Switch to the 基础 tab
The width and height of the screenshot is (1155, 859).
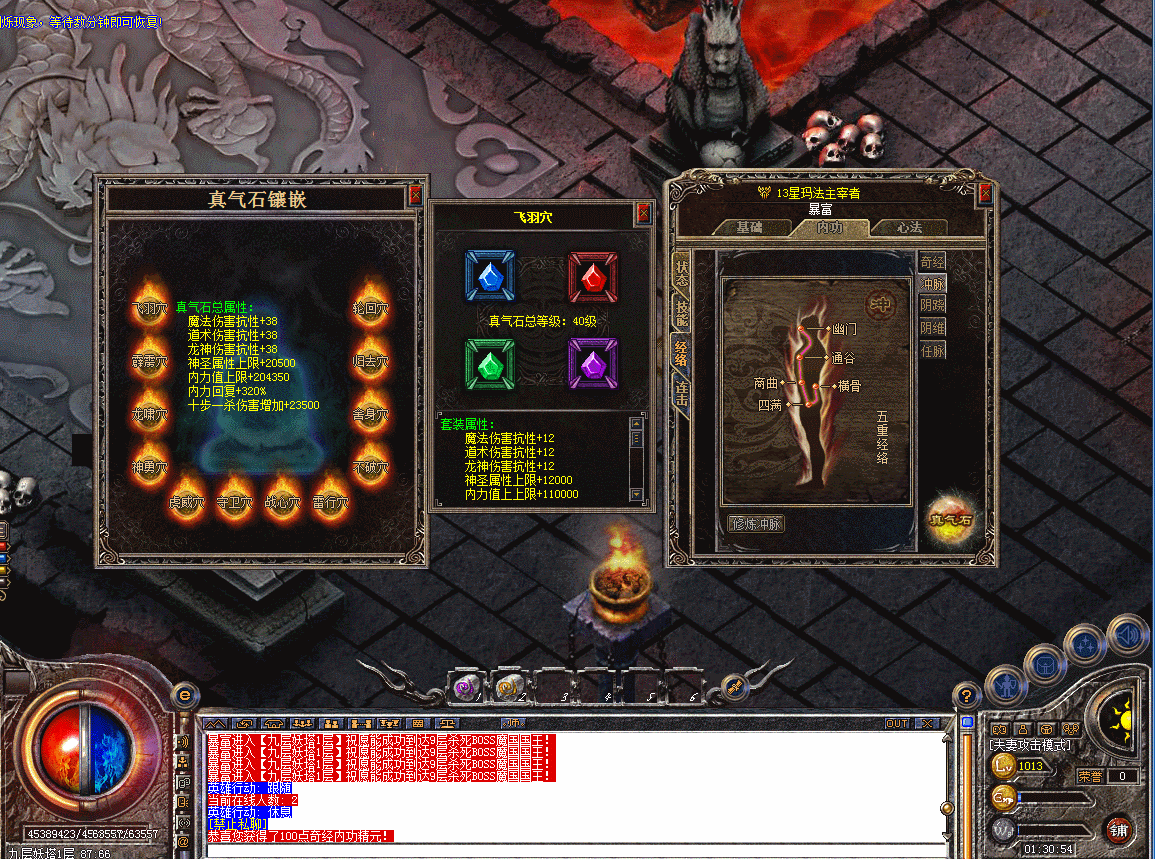click(x=750, y=228)
